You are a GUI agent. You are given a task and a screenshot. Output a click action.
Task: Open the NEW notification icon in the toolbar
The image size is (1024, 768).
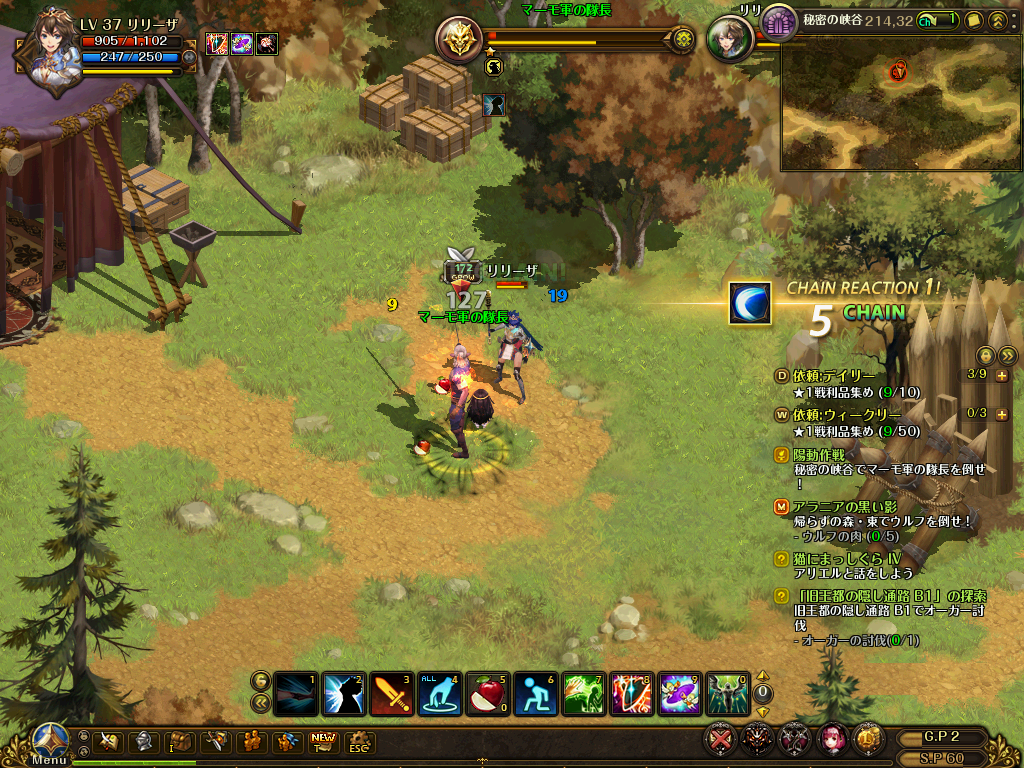pyautogui.click(x=323, y=741)
